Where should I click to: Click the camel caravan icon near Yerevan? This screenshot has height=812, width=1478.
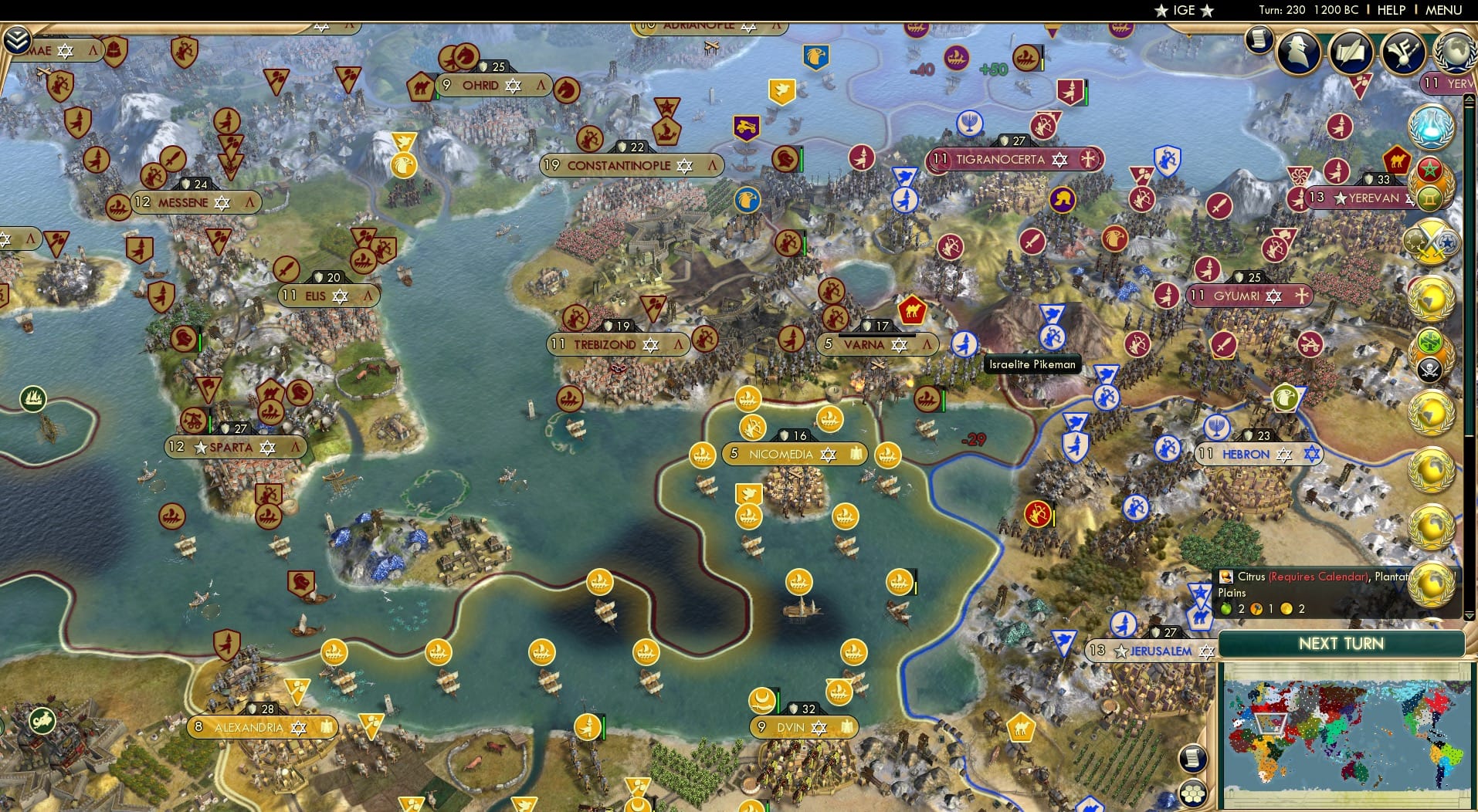click(x=1398, y=161)
